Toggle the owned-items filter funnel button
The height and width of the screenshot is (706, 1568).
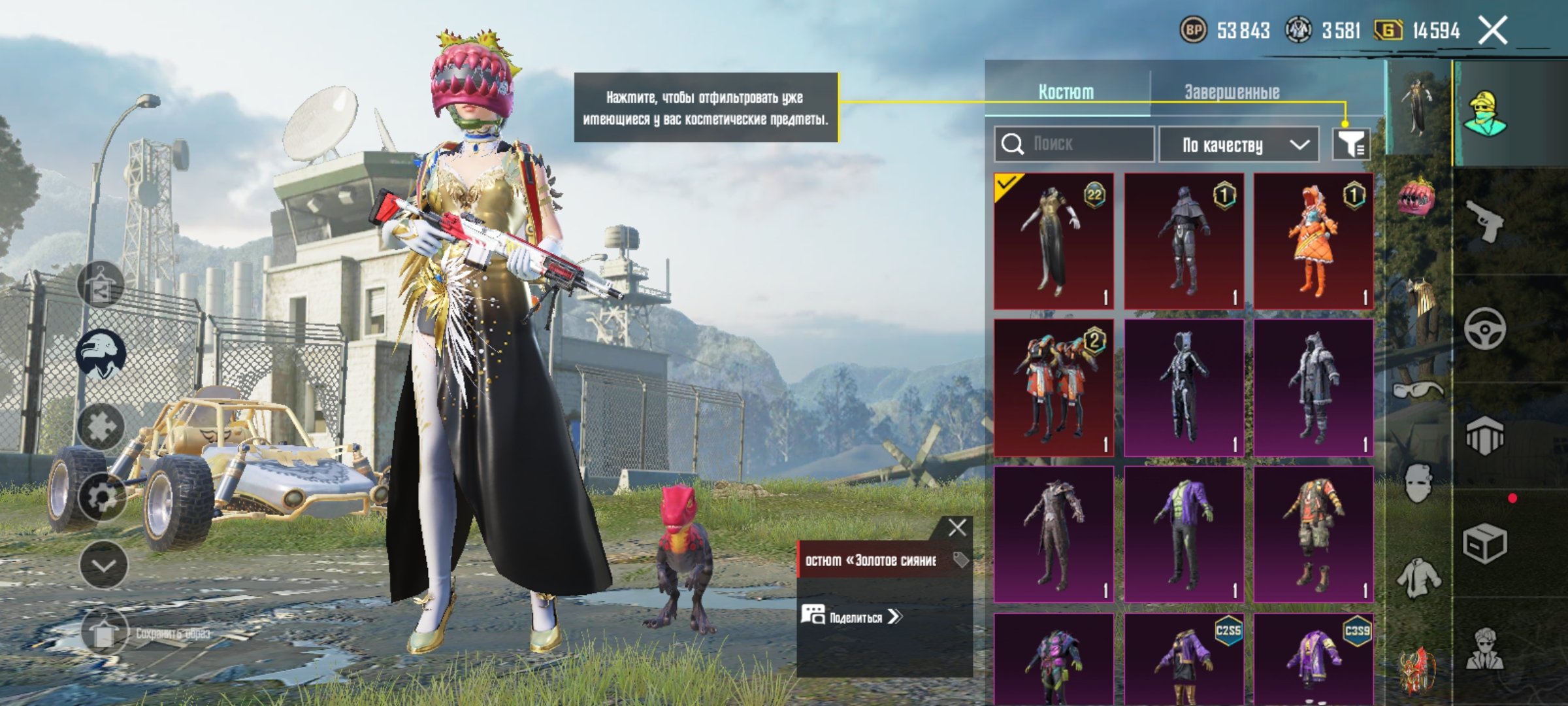point(1351,144)
